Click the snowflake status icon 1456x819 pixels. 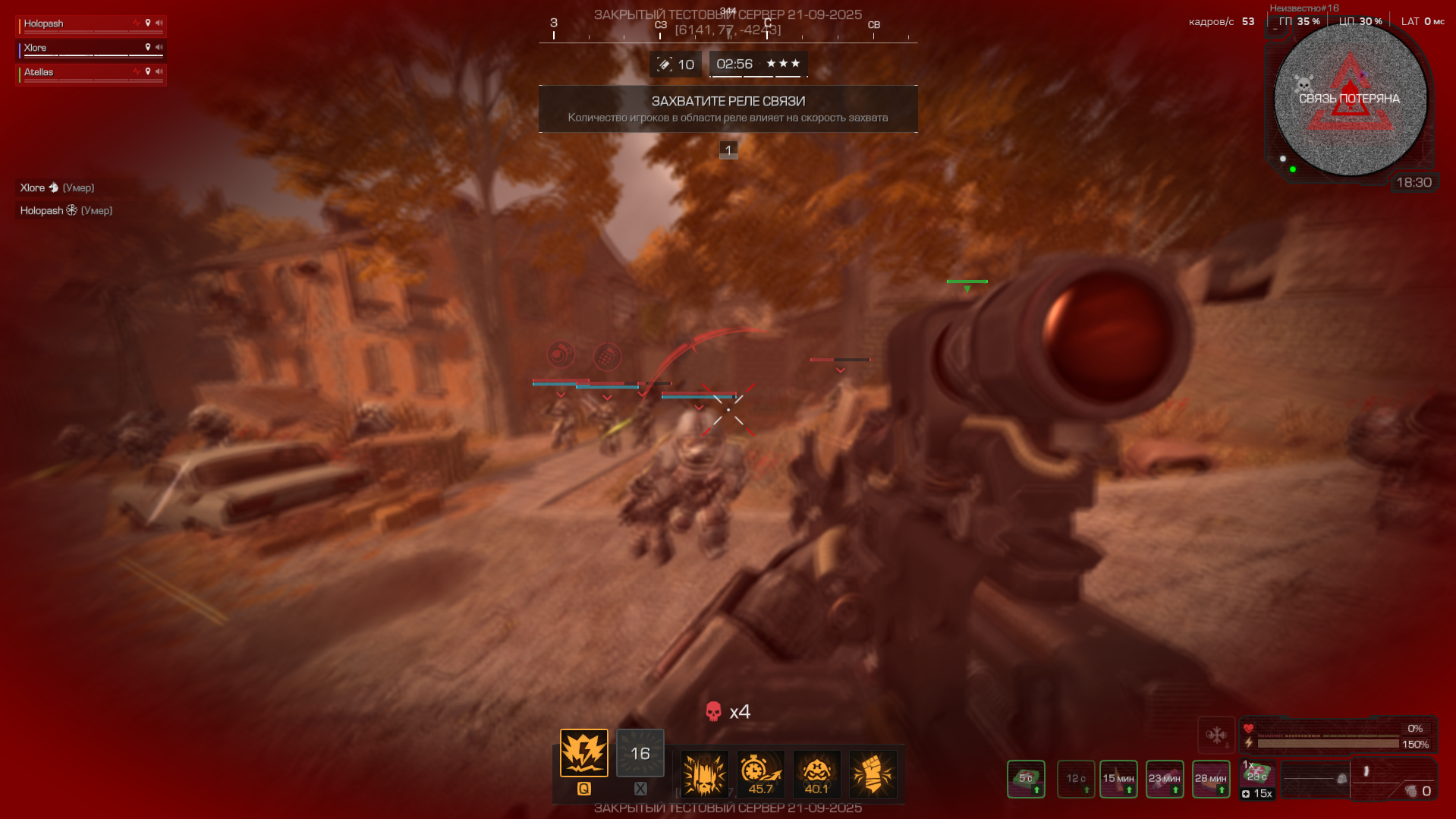[x=1216, y=735]
